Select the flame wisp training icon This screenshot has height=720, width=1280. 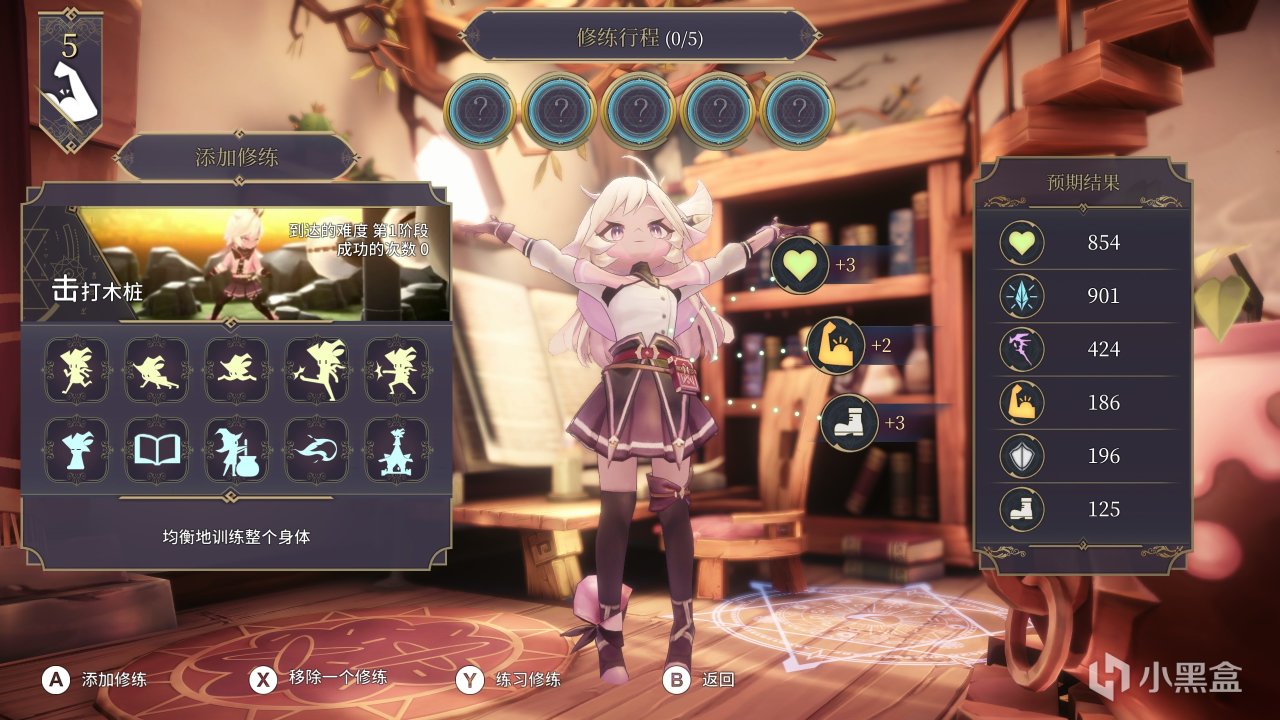click(x=317, y=450)
